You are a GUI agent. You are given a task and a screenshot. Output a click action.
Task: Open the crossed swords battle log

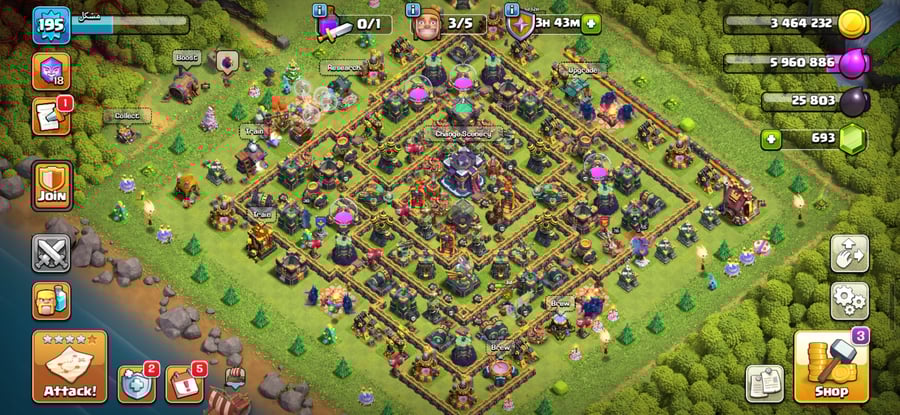(x=51, y=253)
